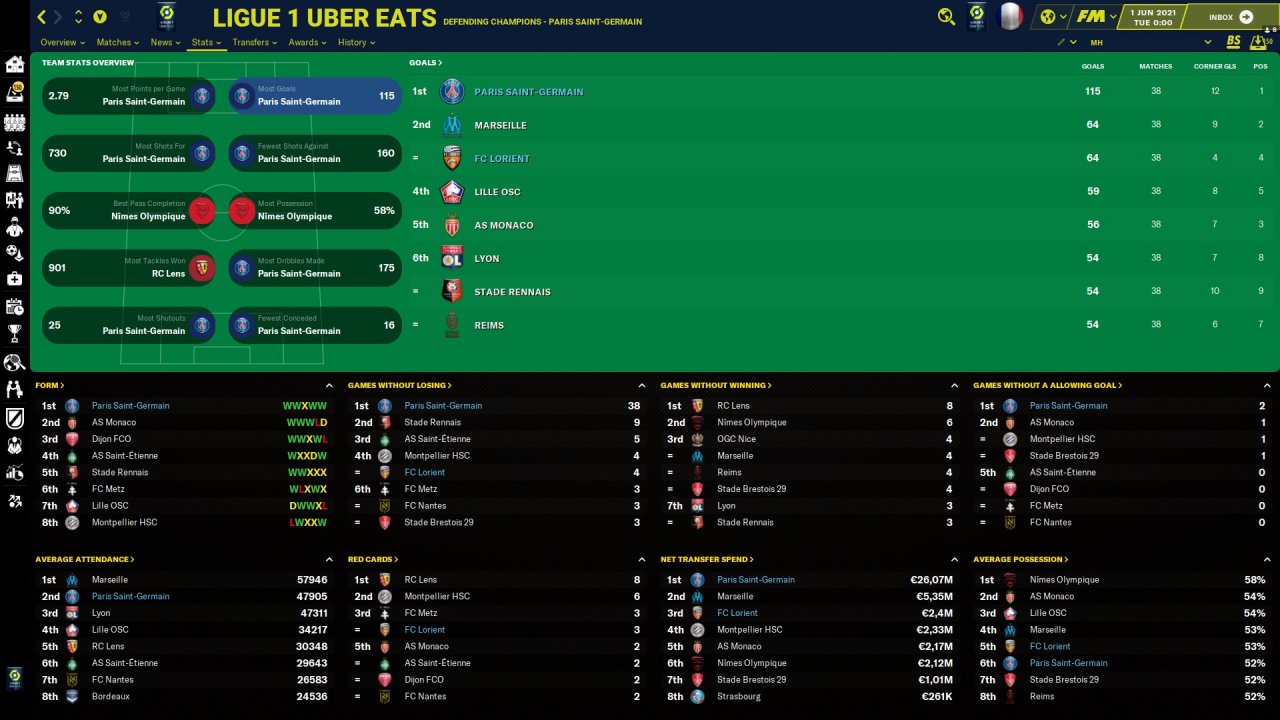Screen dimensions: 1280x720
Task: Switch to the News tab
Action: (164, 43)
